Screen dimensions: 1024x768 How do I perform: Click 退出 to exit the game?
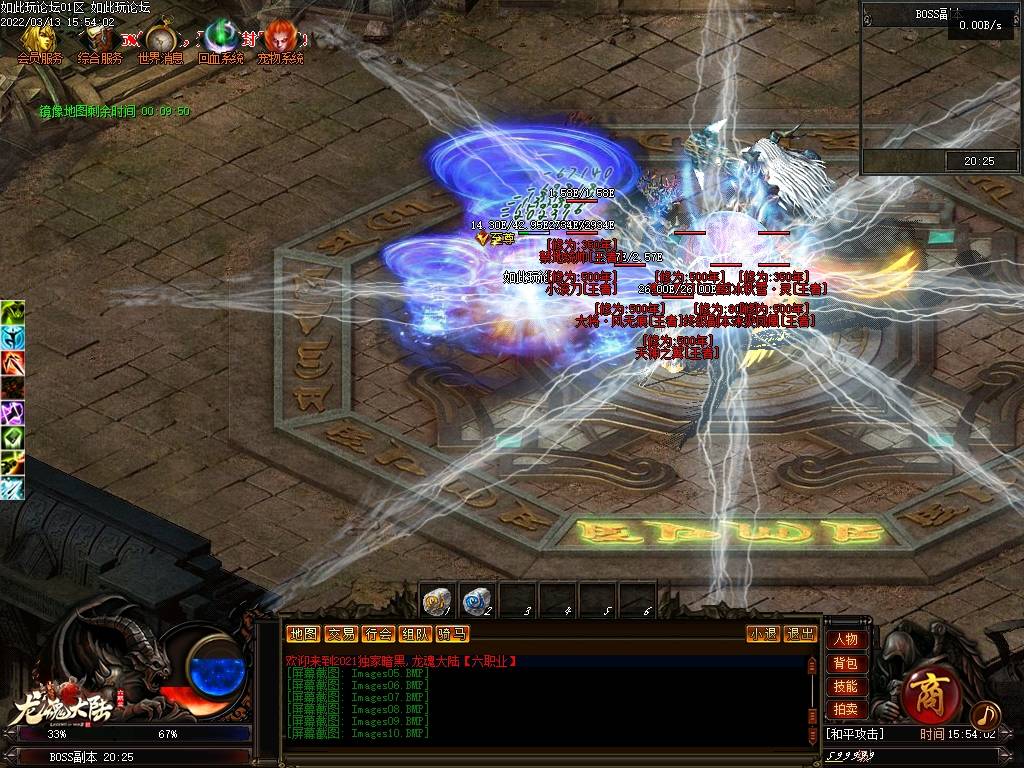(x=800, y=633)
